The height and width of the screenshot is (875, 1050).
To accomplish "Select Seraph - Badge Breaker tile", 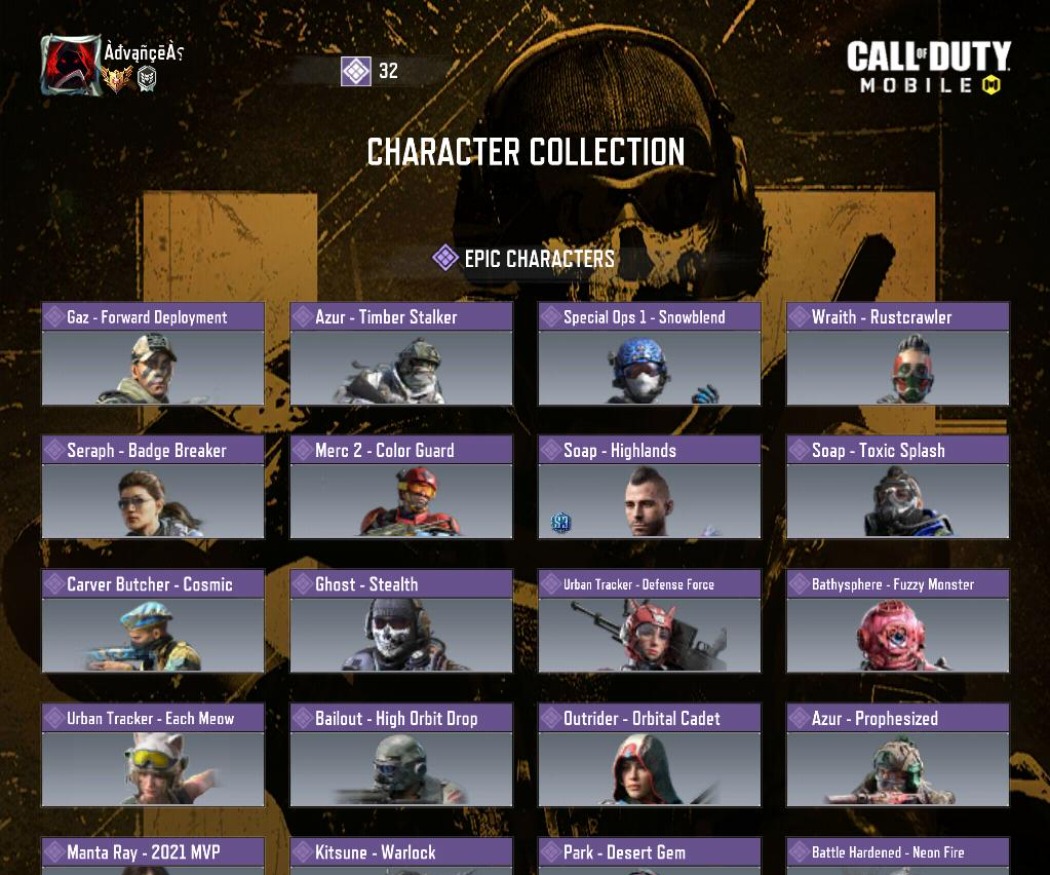I will point(153,487).
